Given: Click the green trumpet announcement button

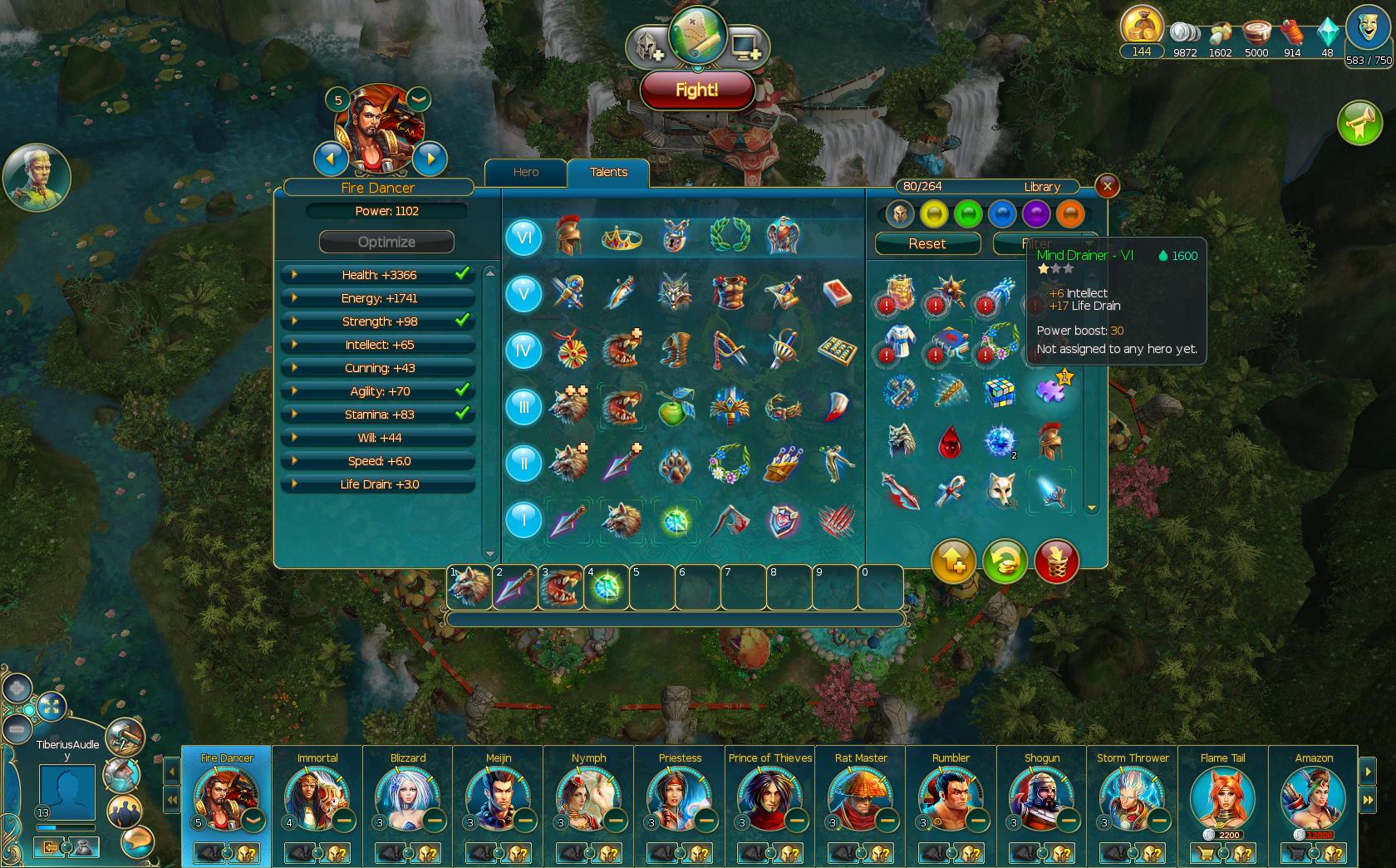Looking at the screenshot, I should [1359, 124].
